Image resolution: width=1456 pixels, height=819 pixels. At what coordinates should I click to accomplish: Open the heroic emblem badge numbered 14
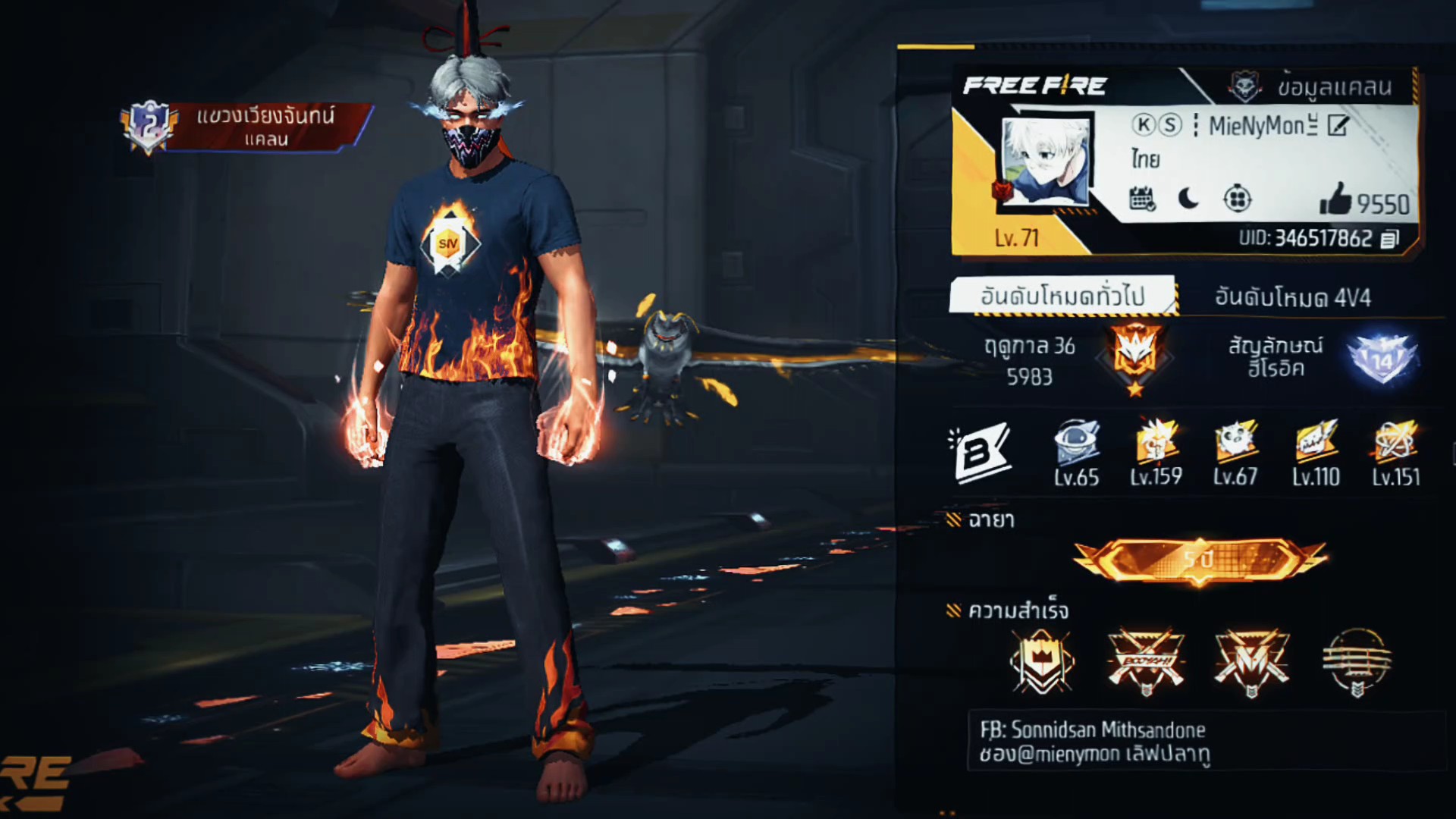pos(1381,359)
